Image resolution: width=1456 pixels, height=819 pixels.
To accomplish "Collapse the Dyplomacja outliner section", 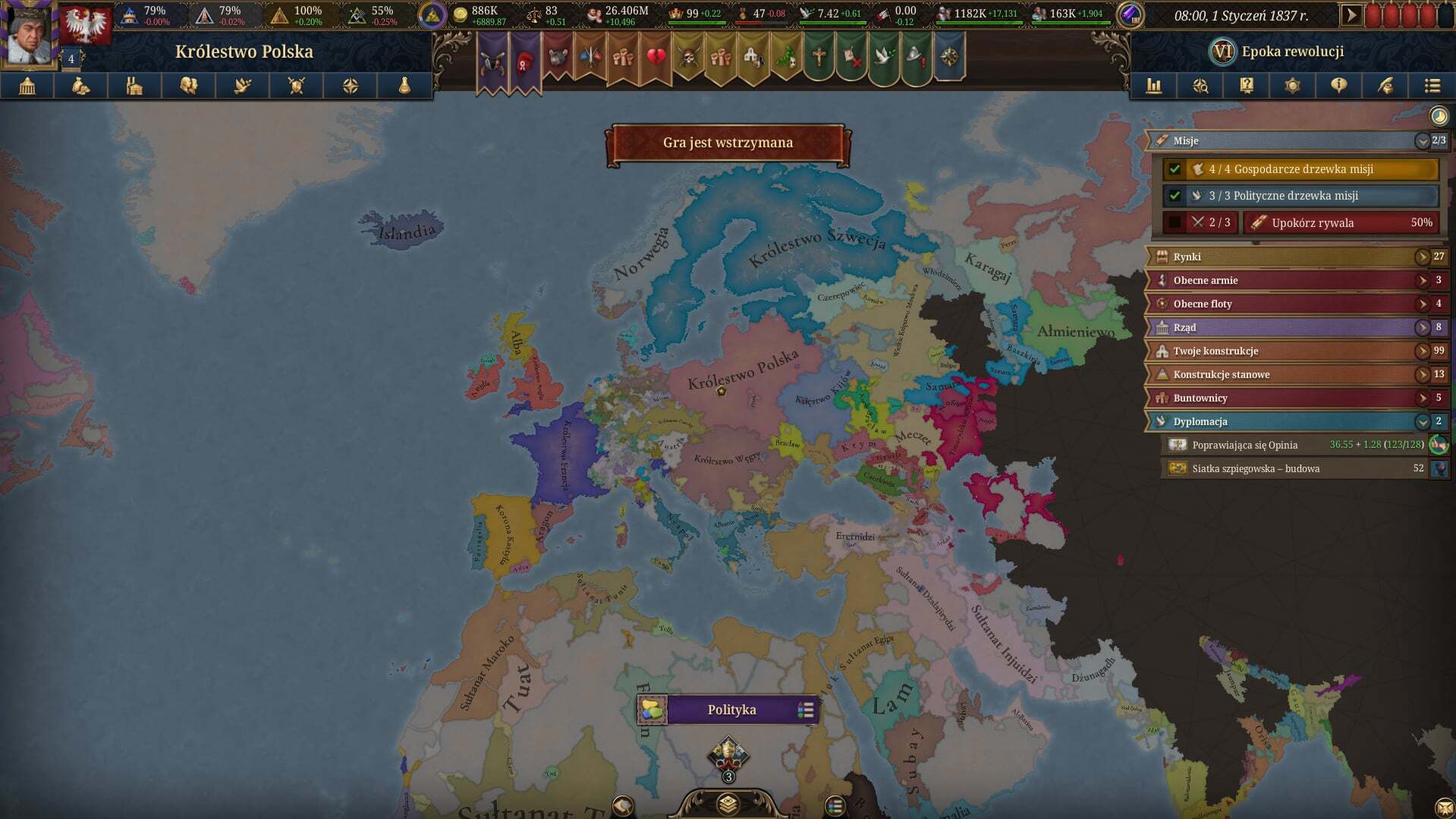I will 1422,421.
